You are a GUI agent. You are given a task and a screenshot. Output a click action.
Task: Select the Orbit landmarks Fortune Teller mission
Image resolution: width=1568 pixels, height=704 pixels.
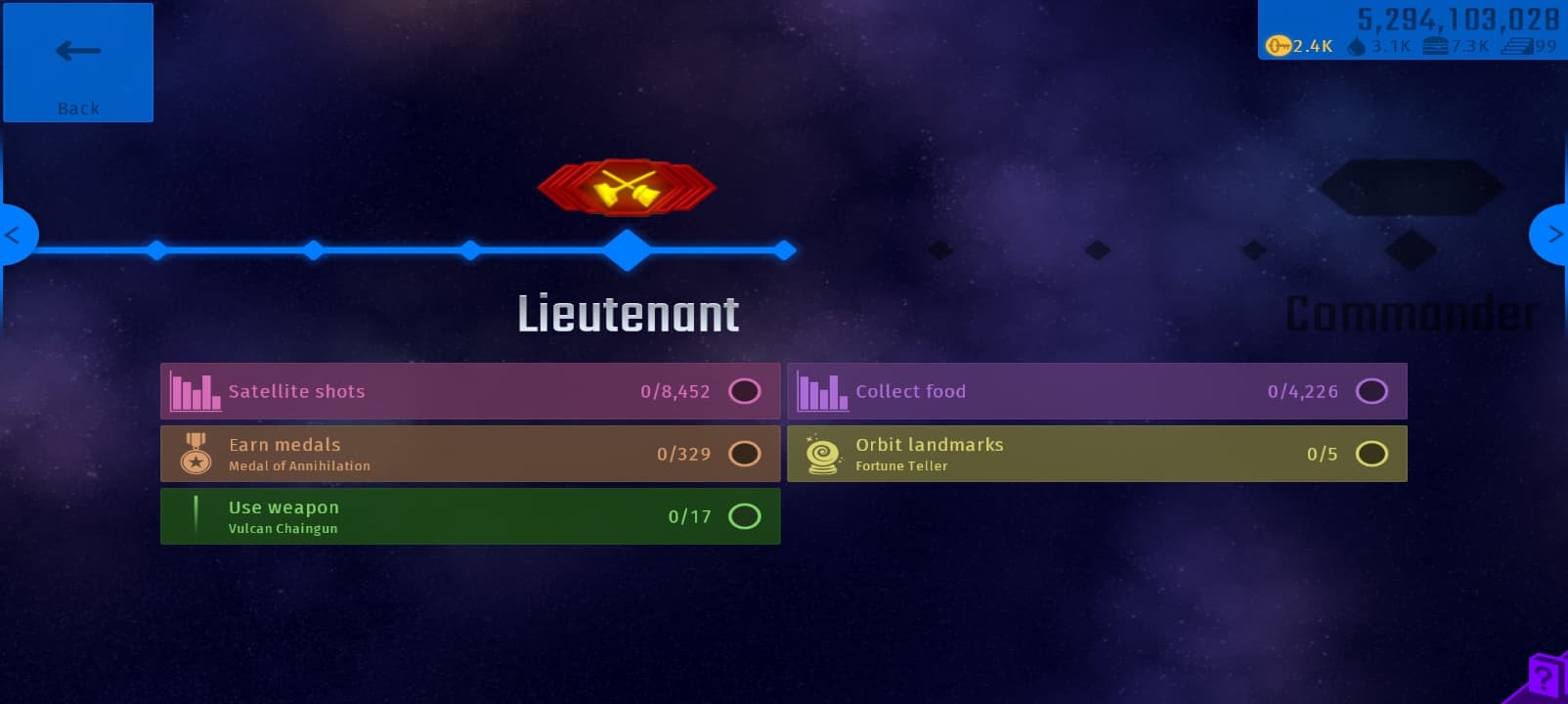[x=1097, y=454]
